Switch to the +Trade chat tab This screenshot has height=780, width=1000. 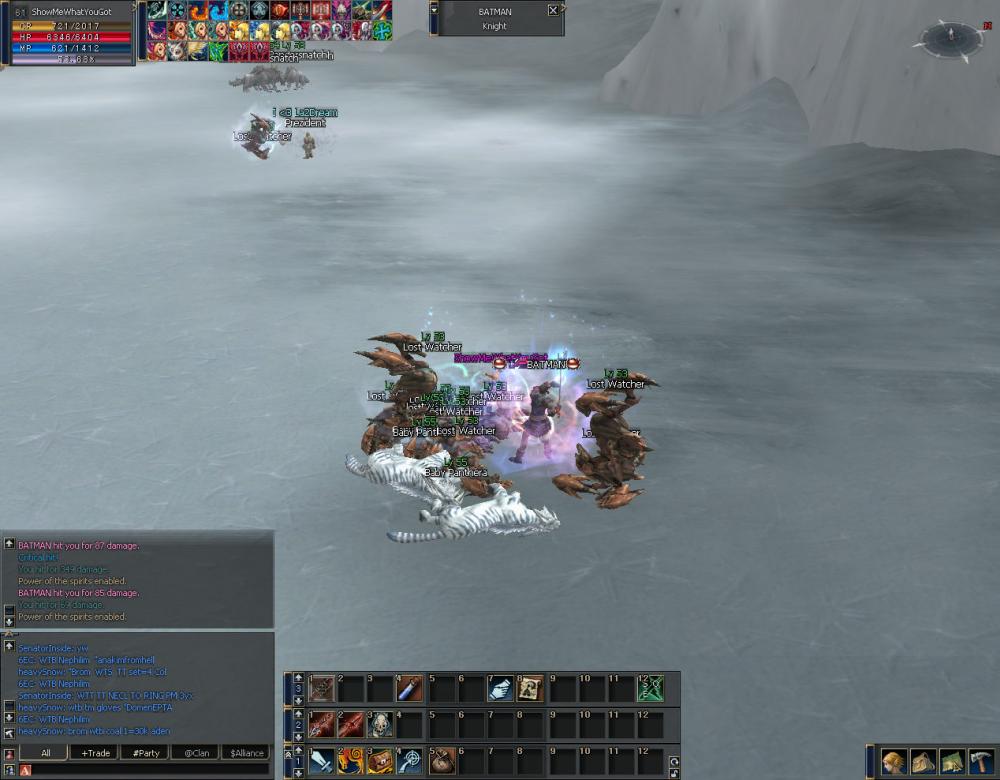click(x=98, y=752)
